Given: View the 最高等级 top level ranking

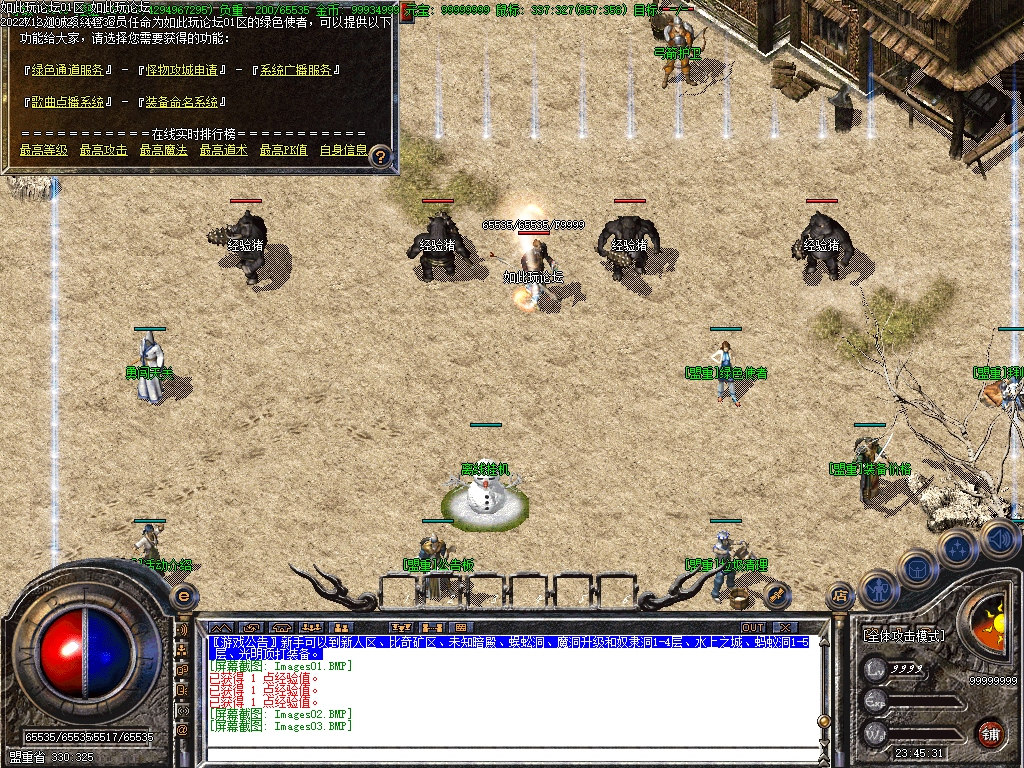Looking at the screenshot, I should pos(44,150).
